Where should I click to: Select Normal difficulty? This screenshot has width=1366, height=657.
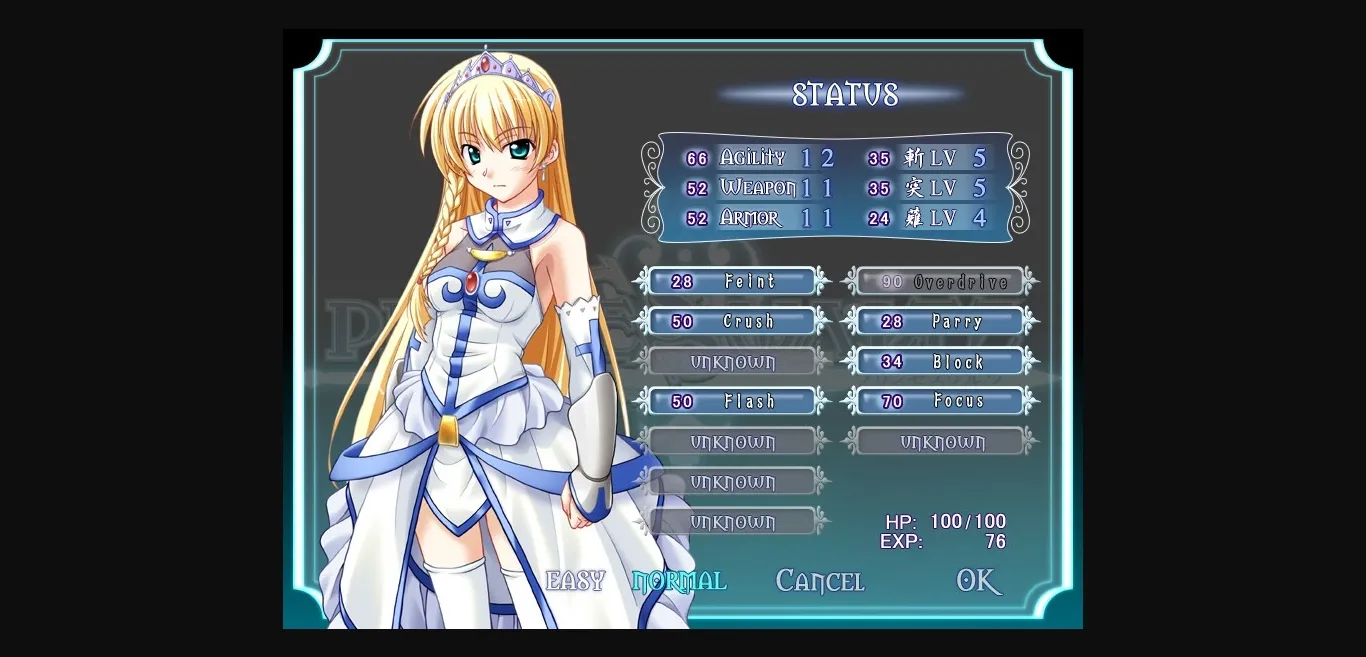click(679, 581)
